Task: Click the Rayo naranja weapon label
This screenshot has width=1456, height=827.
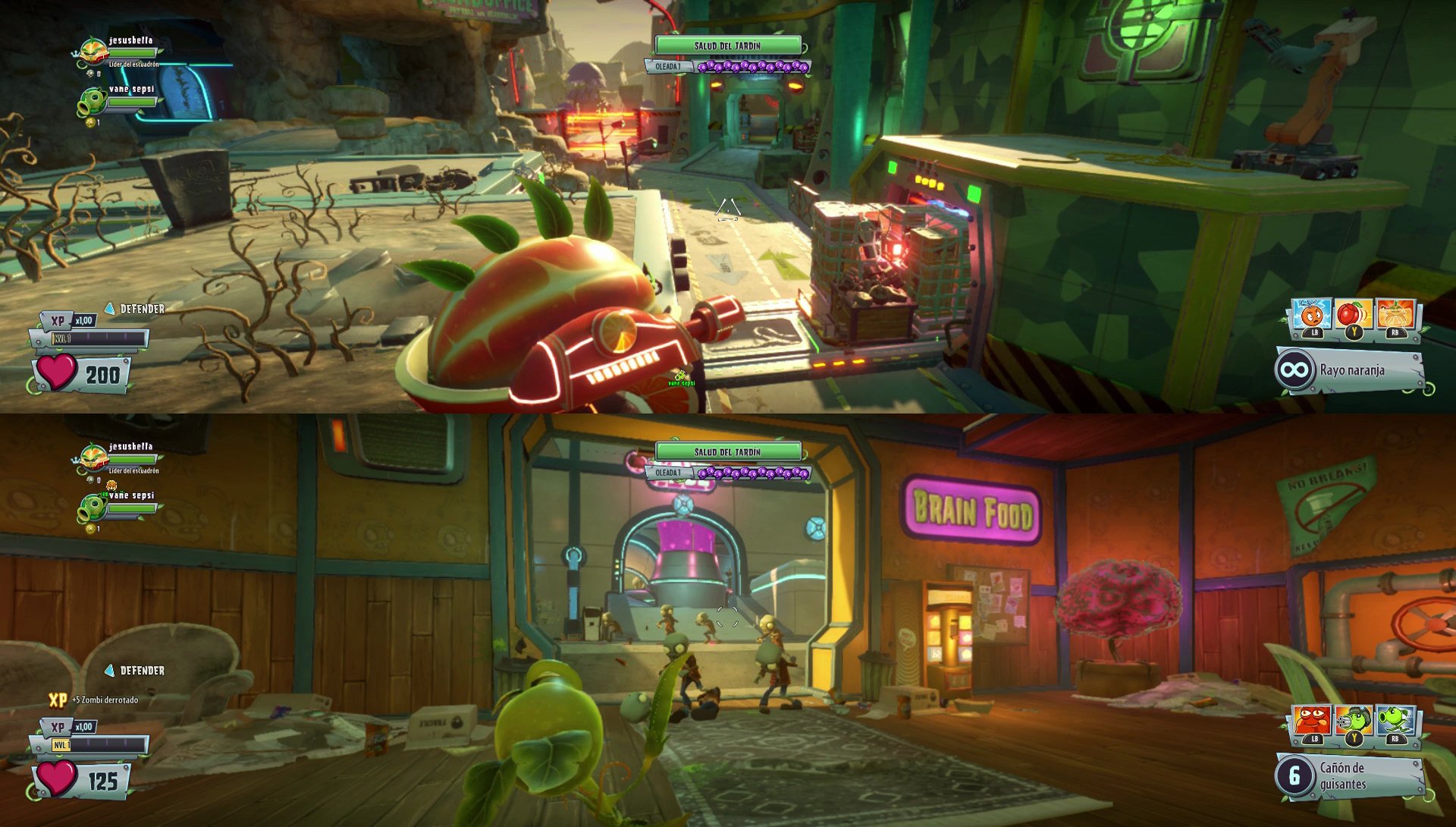Action: [1354, 370]
